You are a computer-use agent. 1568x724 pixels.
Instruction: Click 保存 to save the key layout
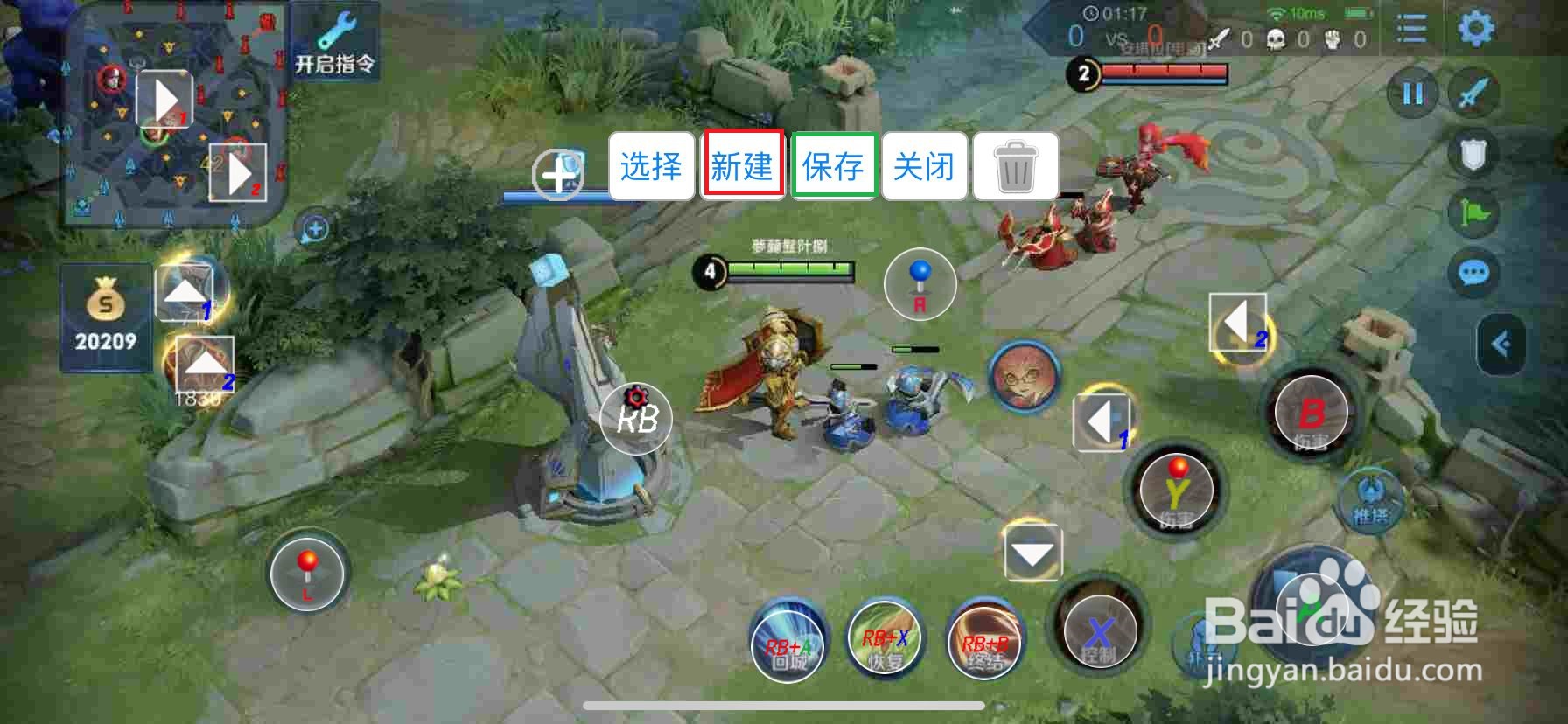[833, 165]
